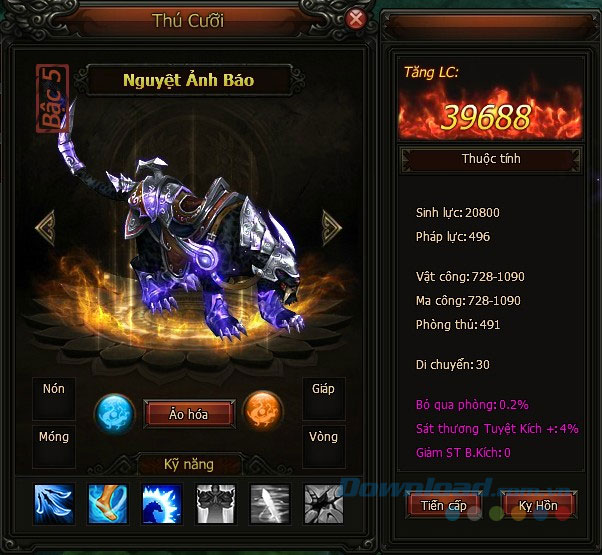Show the previous mount with left arrow

(x=47, y=227)
